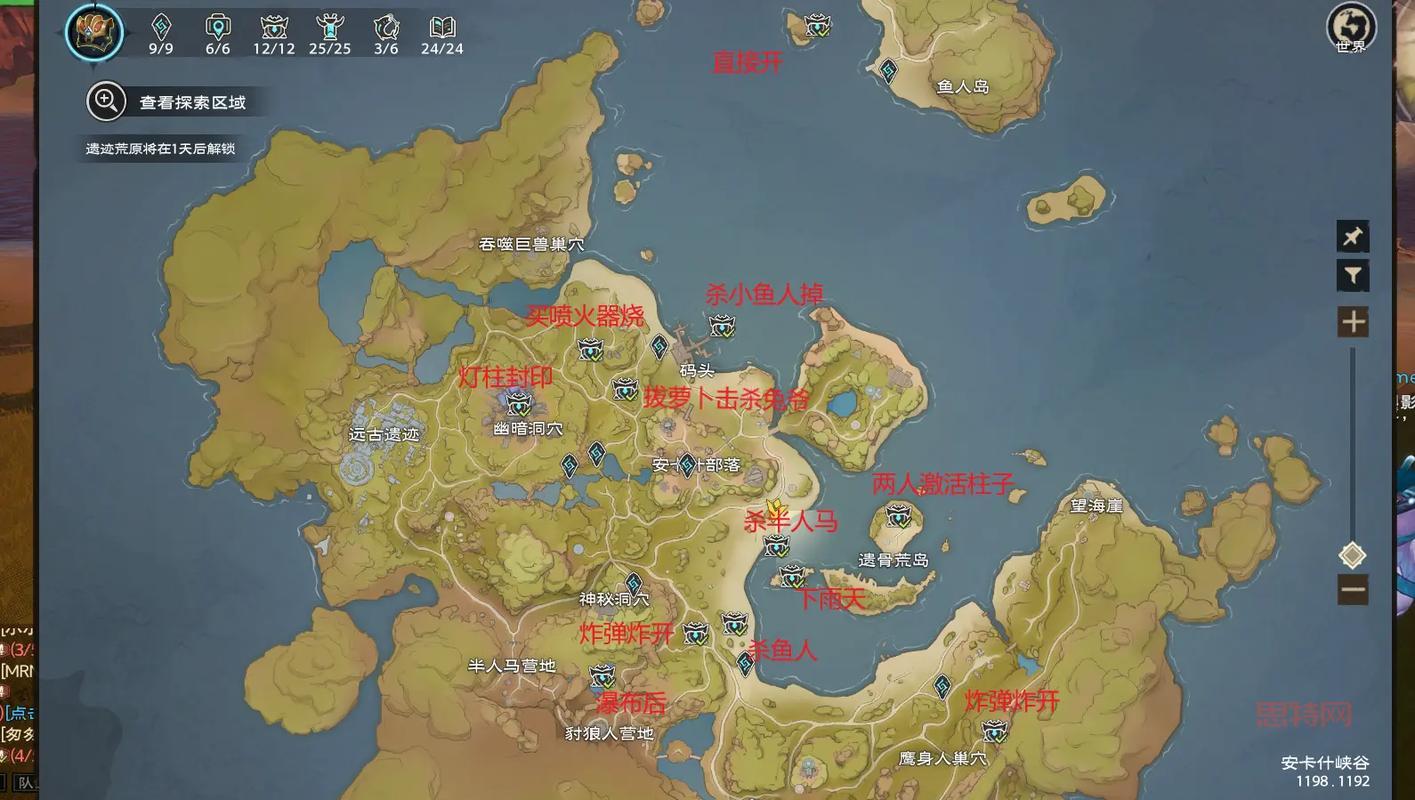
Task: Click the 24/24 book counter icon
Action: pos(442,28)
